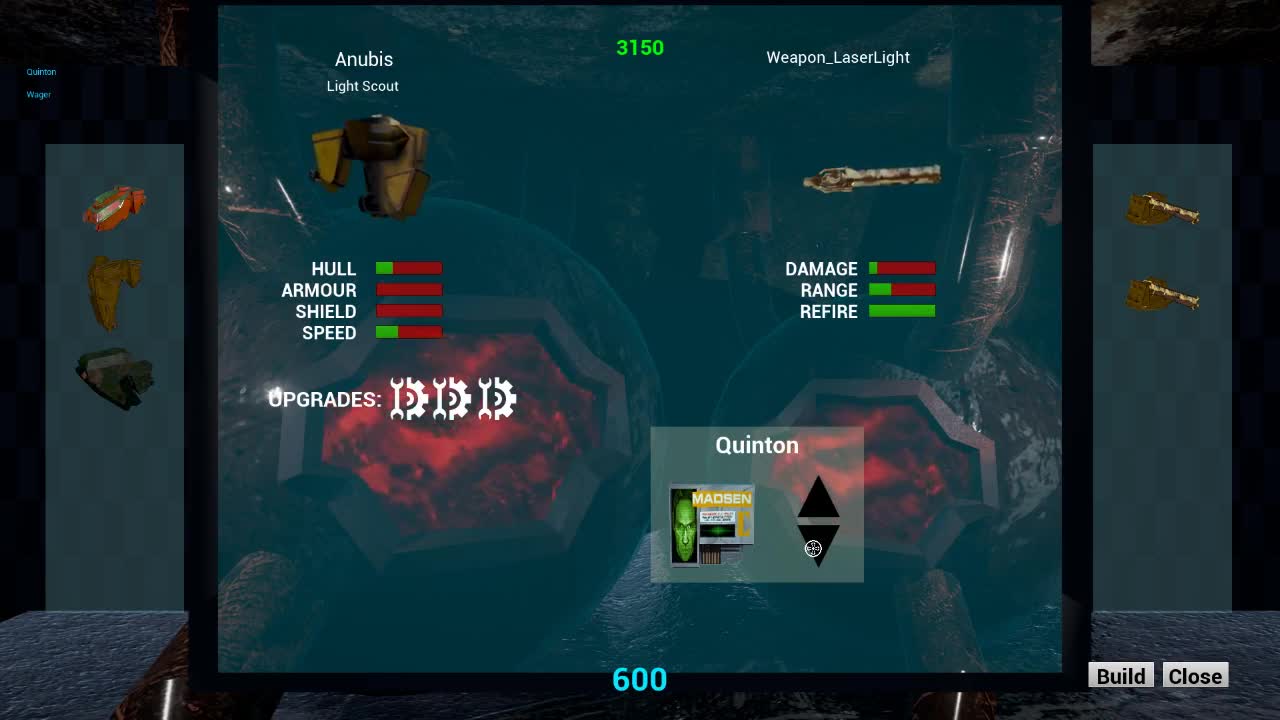Select the Quinton pilot portrait card
1280x720 pixels.
coord(711,526)
